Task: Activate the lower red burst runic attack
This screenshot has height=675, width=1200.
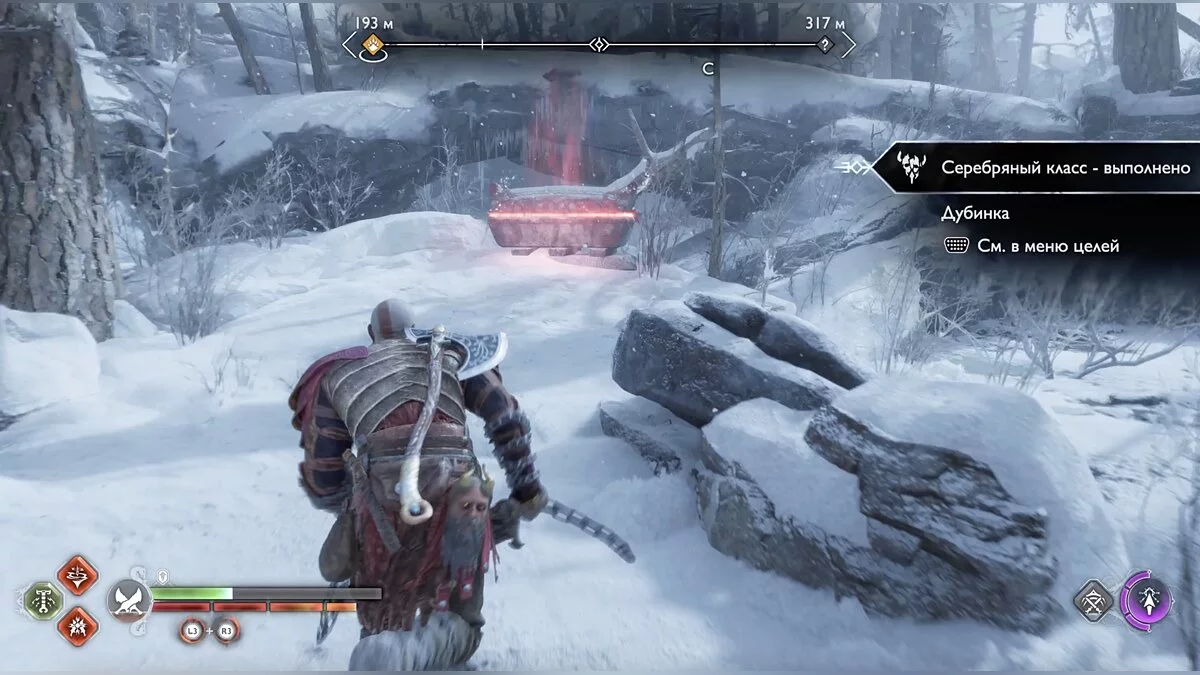Action: (x=77, y=626)
